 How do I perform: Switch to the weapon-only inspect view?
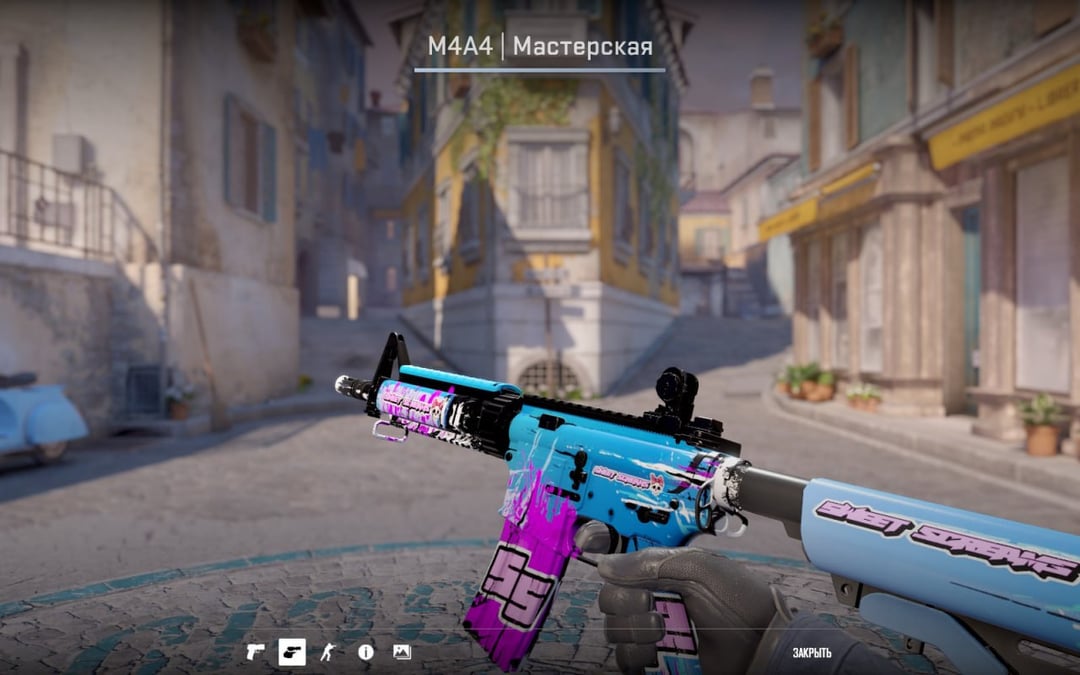pyautogui.click(x=256, y=652)
